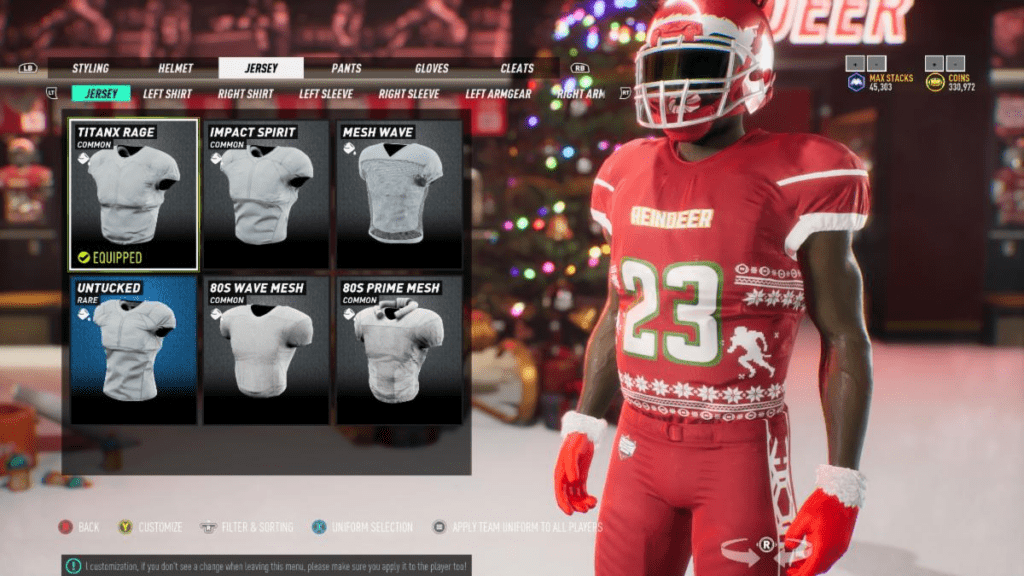Open the Gloves category tab
Image resolution: width=1024 pixels, height=576 pixels.
(432, 69)
